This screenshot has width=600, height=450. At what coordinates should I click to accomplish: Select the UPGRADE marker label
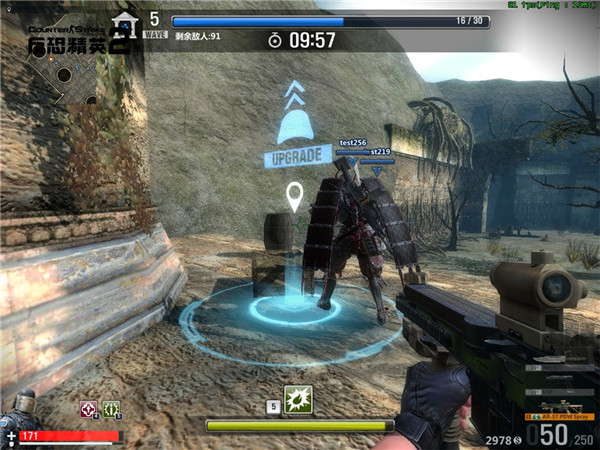297,156
